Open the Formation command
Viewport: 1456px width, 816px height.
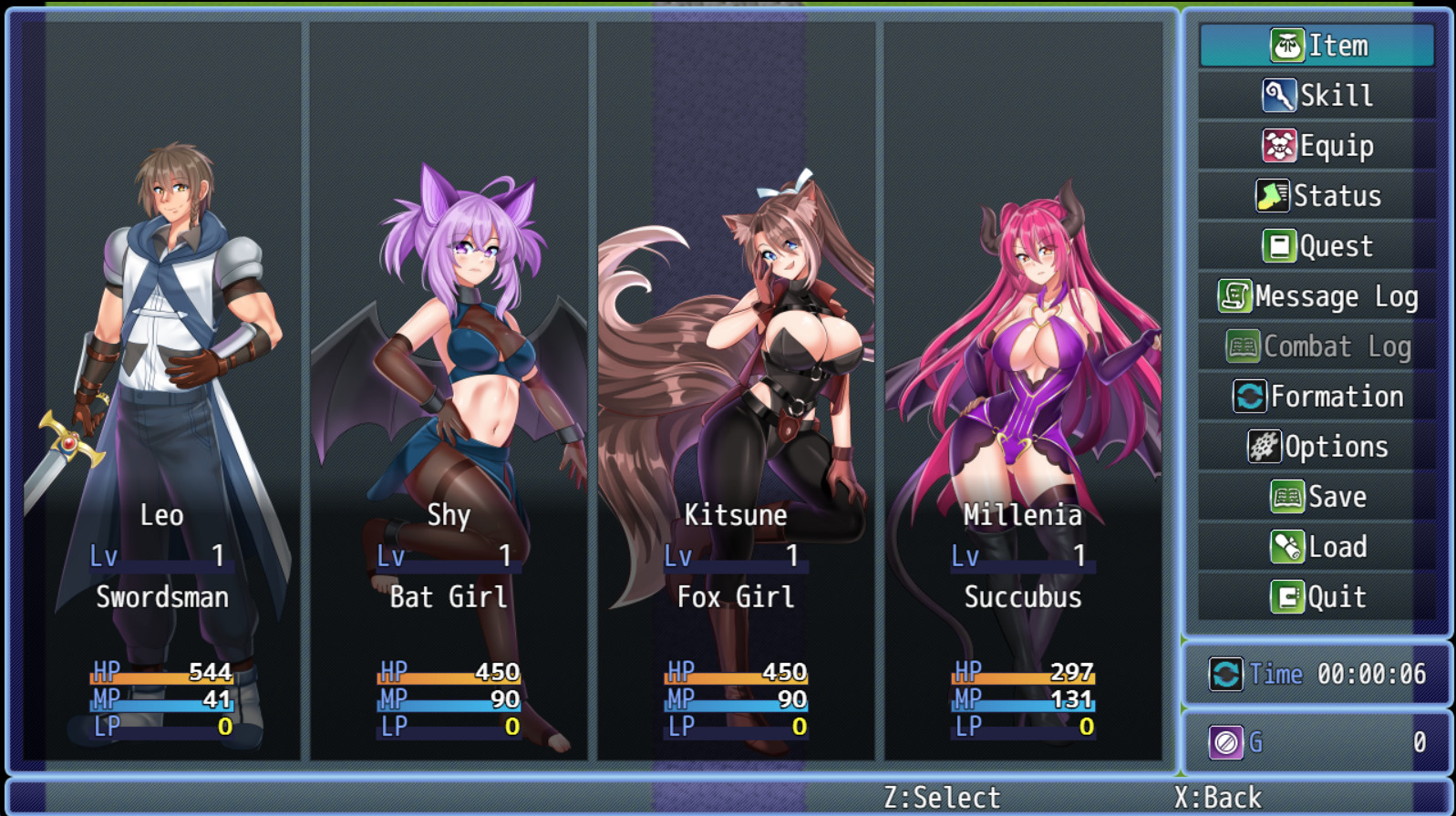point(1327,396)
